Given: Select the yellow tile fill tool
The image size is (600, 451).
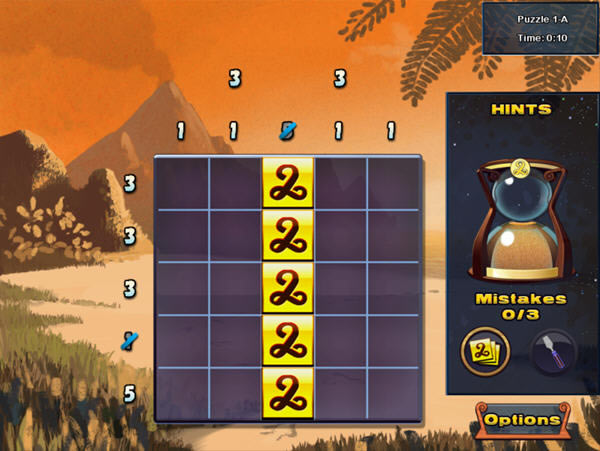Looking at the screenshot, I should [x=485, y=351].
